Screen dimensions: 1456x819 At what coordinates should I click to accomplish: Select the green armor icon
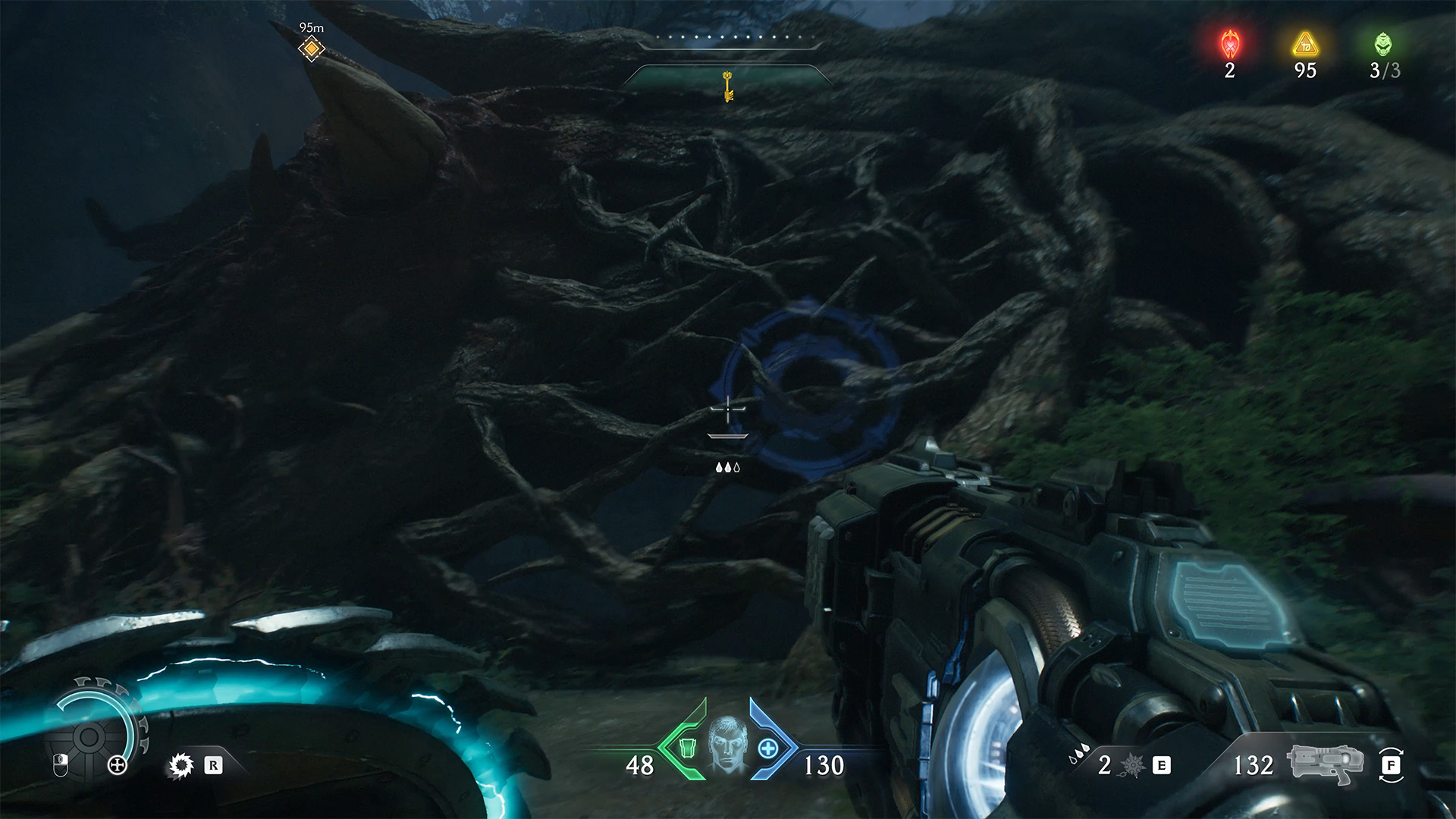point(687,748)
